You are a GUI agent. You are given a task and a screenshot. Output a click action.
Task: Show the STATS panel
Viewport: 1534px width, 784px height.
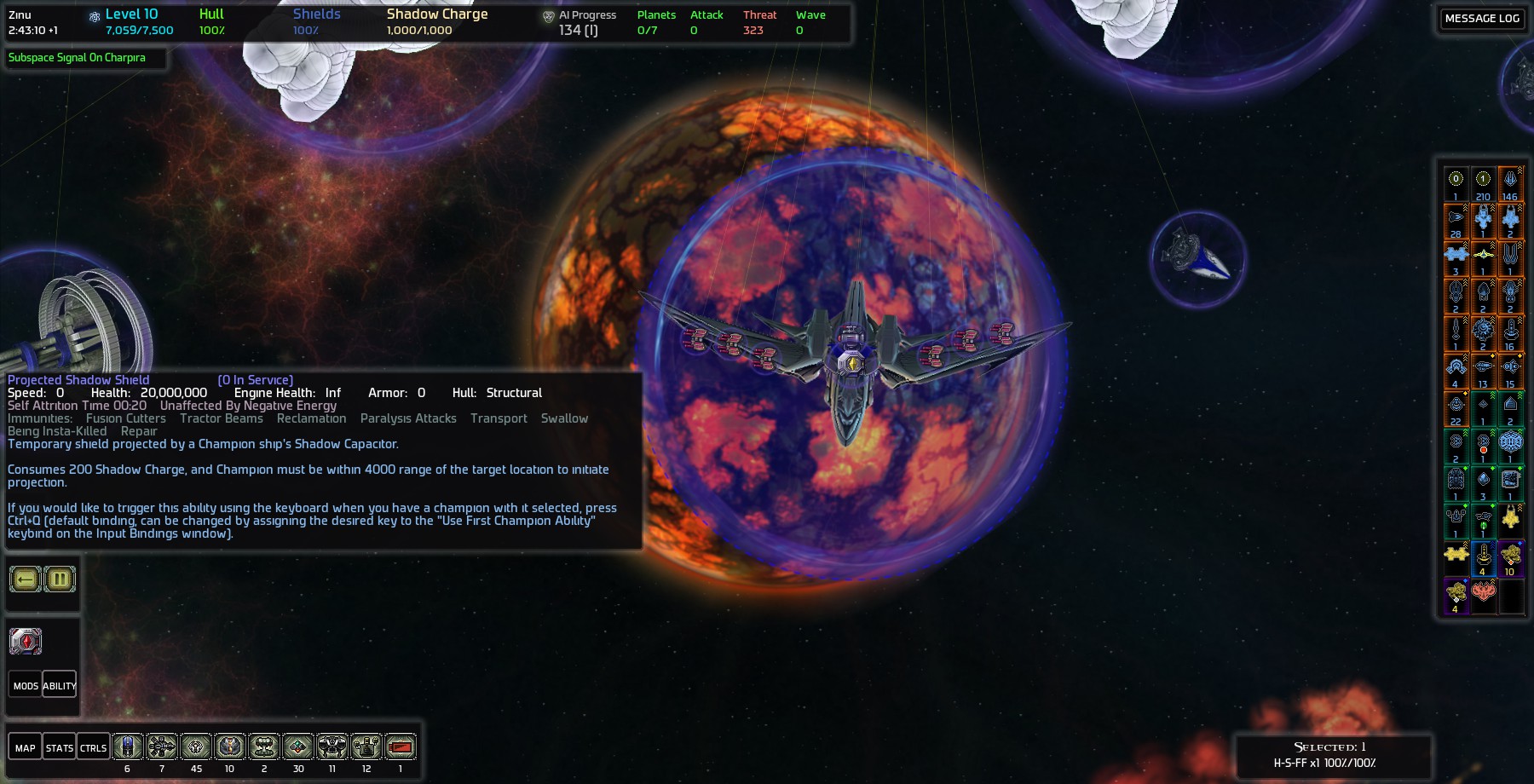60,747
